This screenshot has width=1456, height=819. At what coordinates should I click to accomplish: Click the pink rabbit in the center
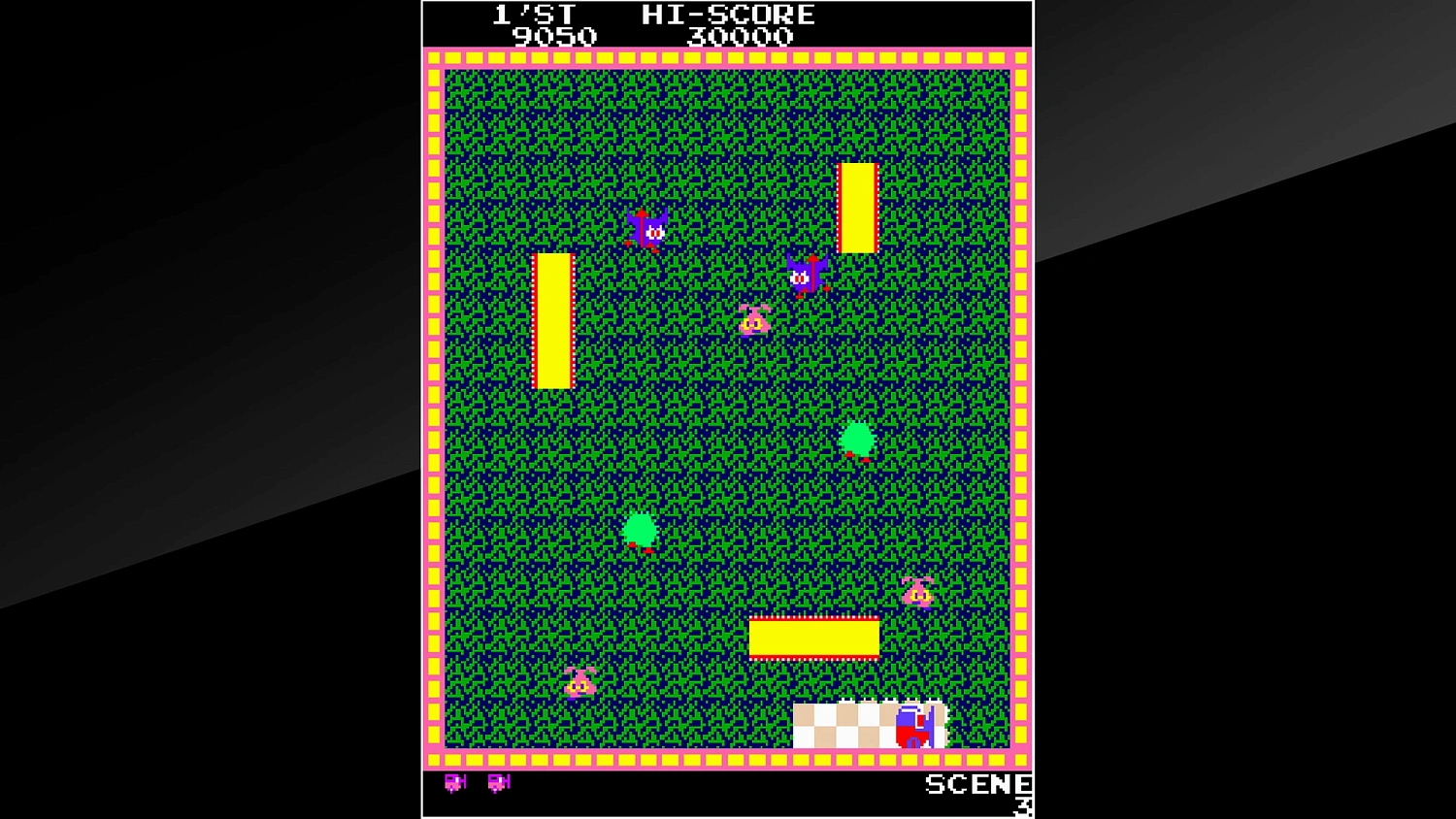coord(754,320)
